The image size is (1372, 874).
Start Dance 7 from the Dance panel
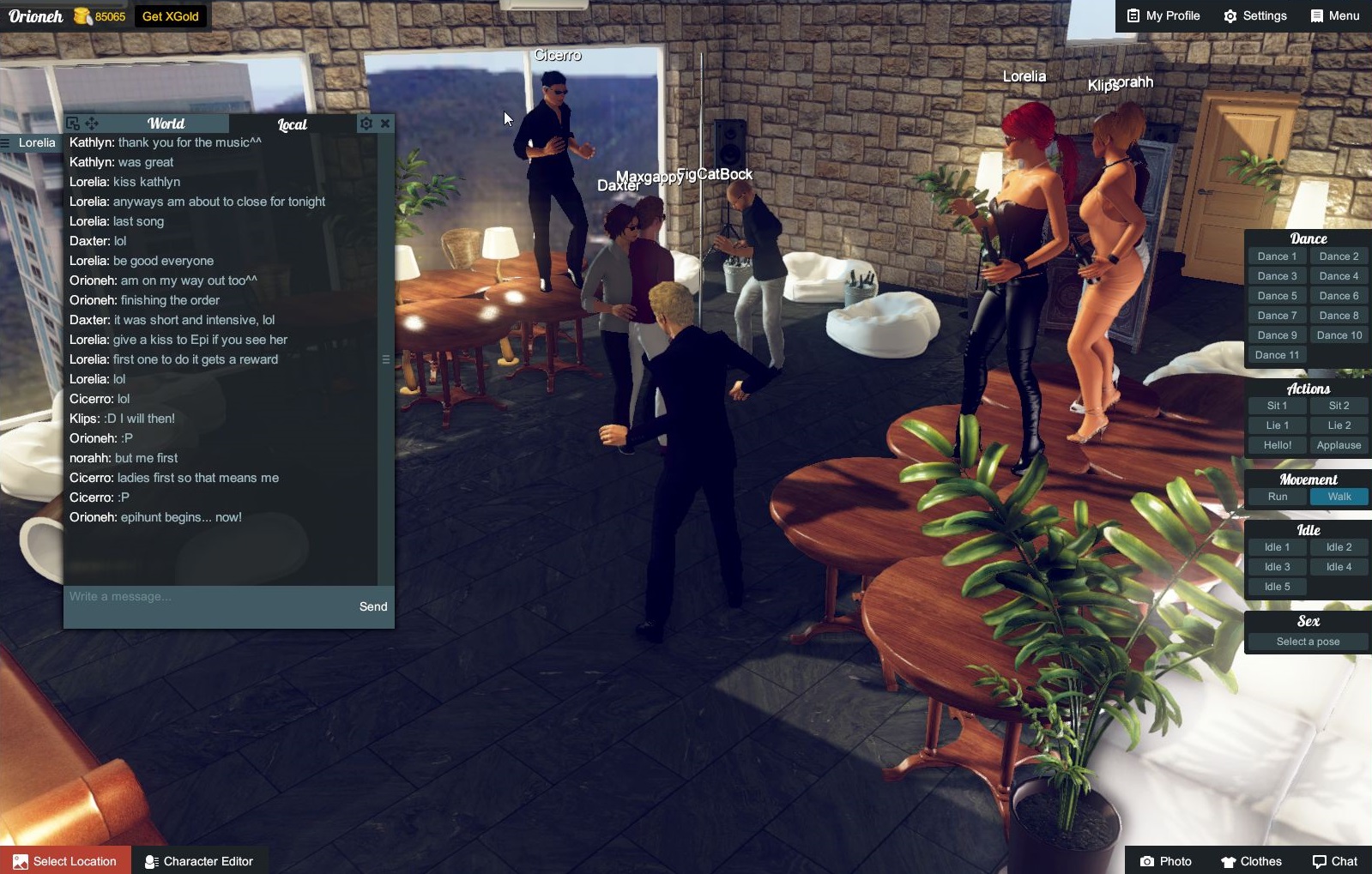click(x=1277, y=315)
